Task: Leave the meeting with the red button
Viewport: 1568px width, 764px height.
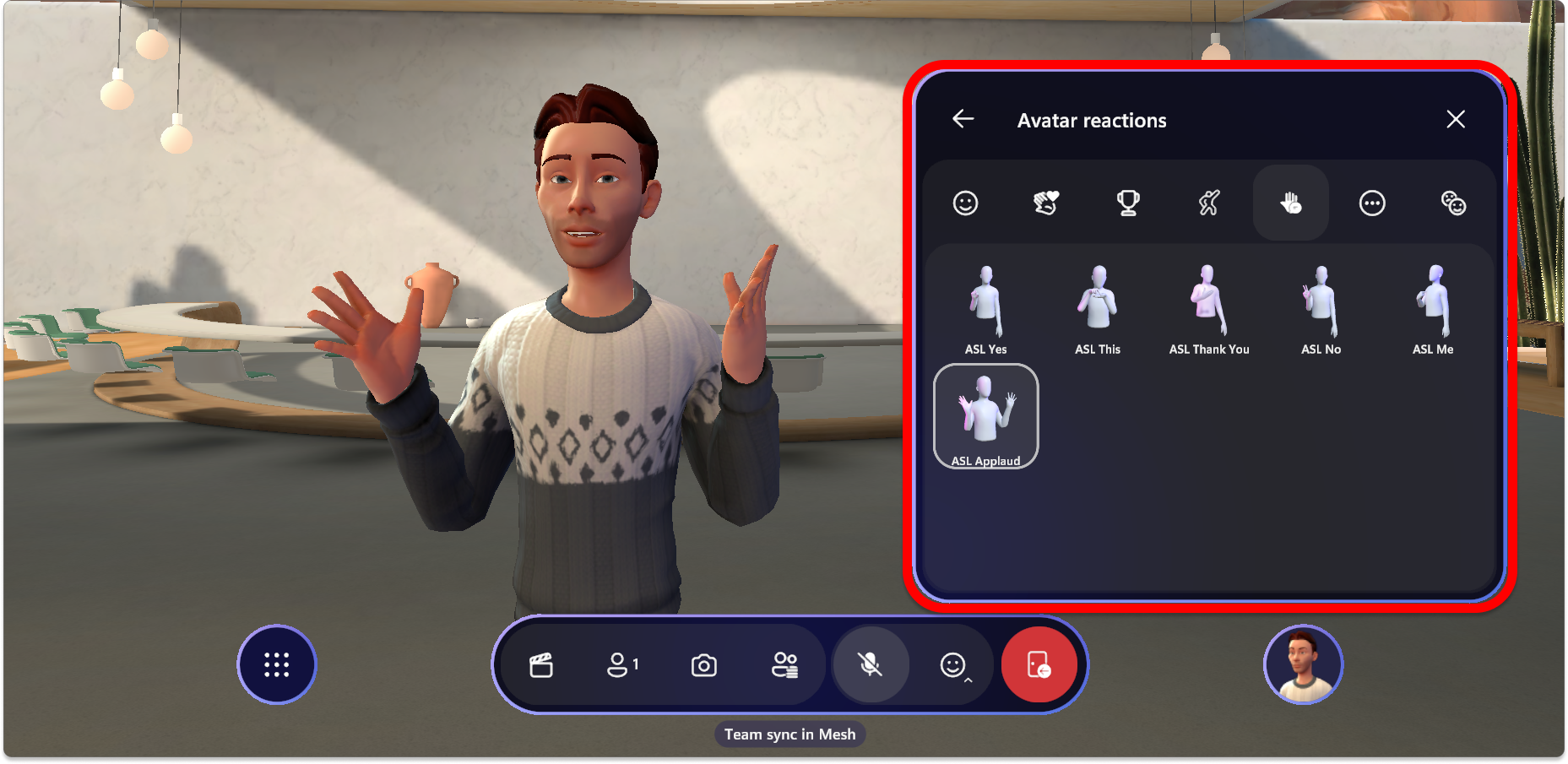Action: (1039, 665)
